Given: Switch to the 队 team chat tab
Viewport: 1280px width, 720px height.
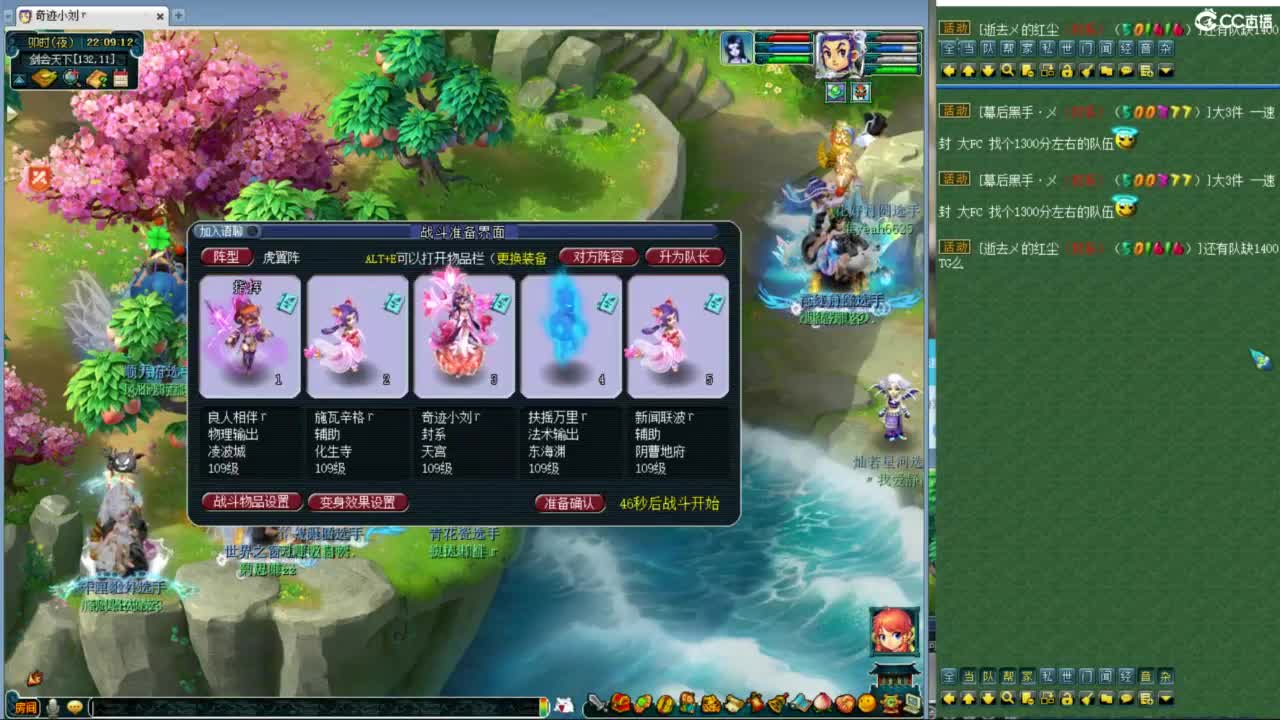Looking at the screenshot, I should coord(987,50).
